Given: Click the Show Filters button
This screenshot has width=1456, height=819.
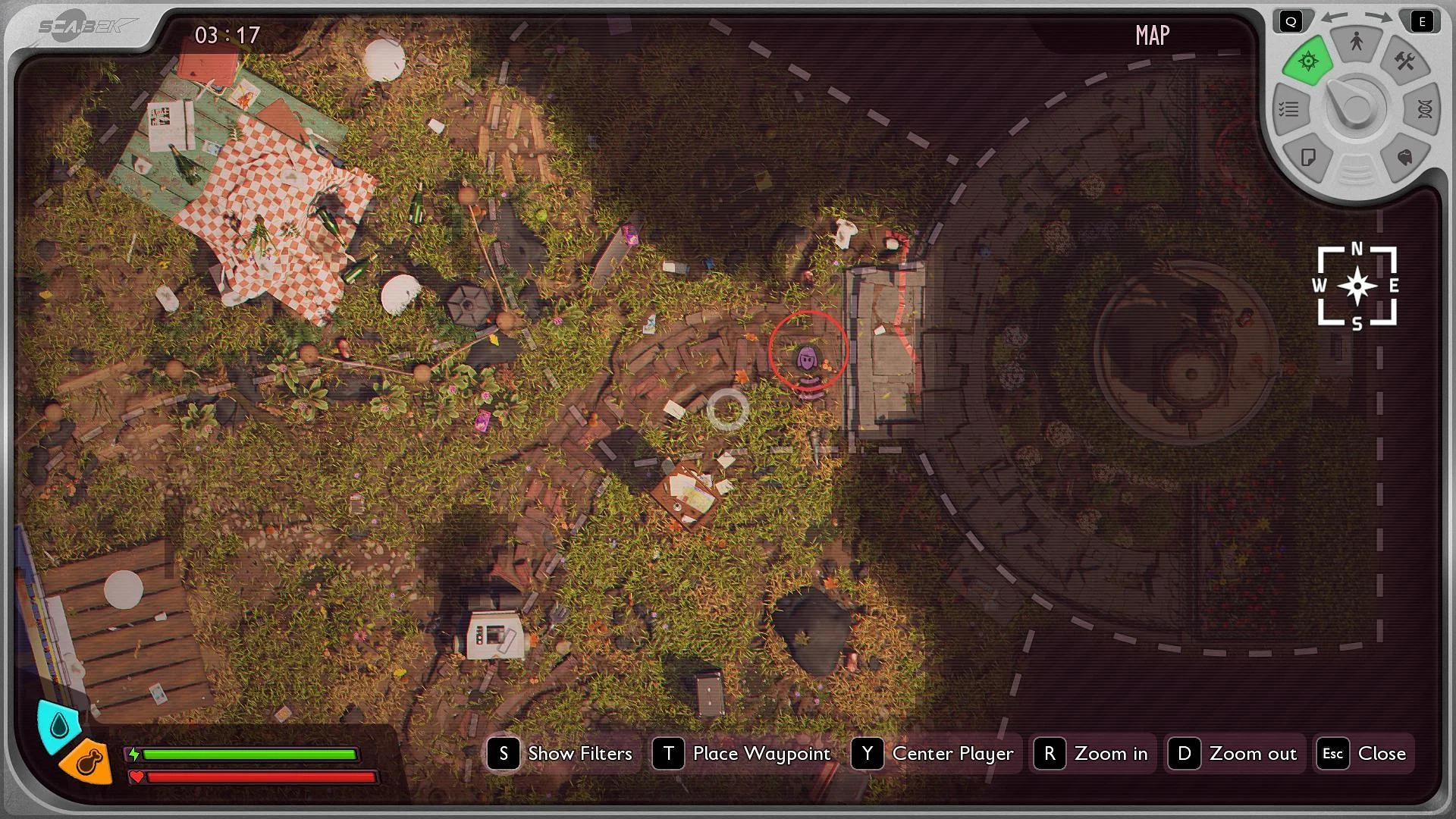Looking at the screenshot, I should 562,754.
